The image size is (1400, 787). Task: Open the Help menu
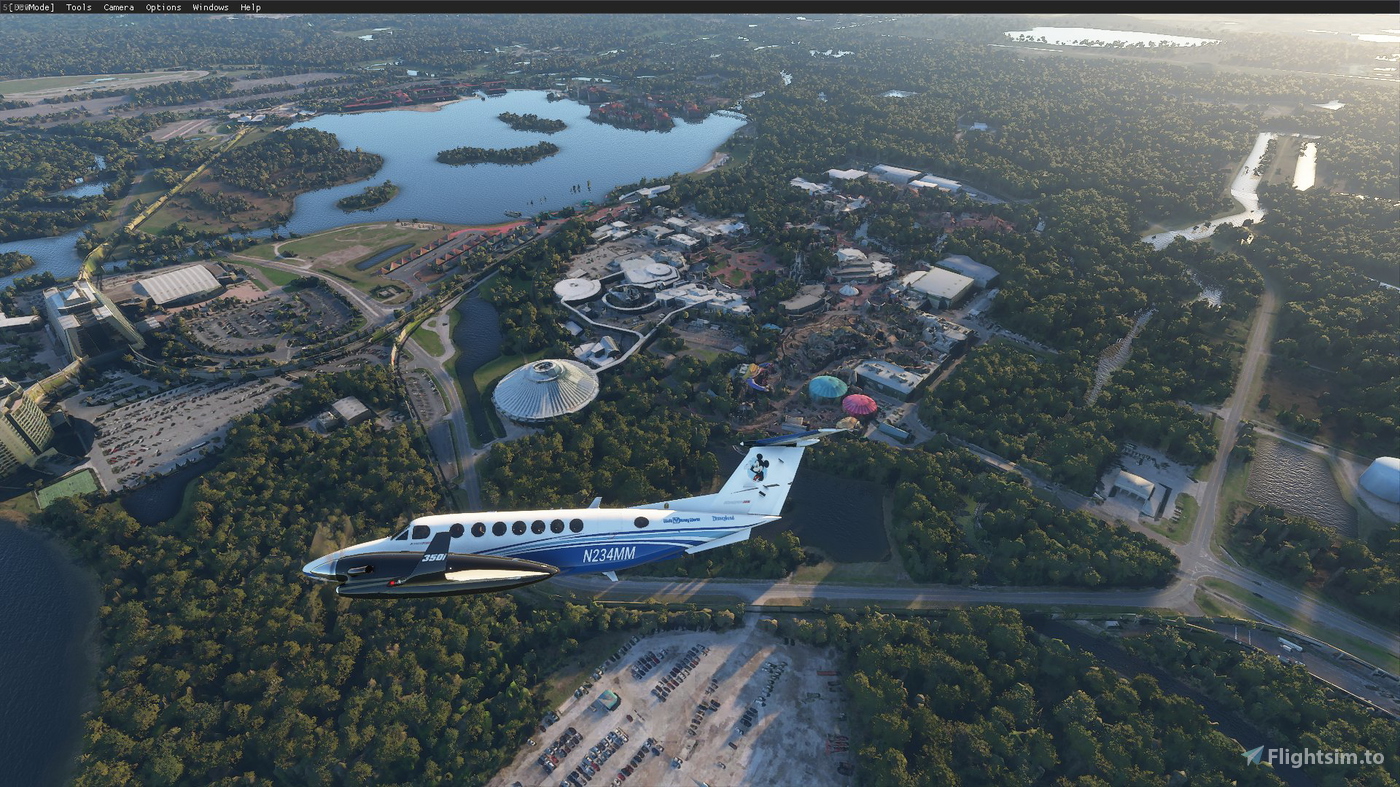250,7
